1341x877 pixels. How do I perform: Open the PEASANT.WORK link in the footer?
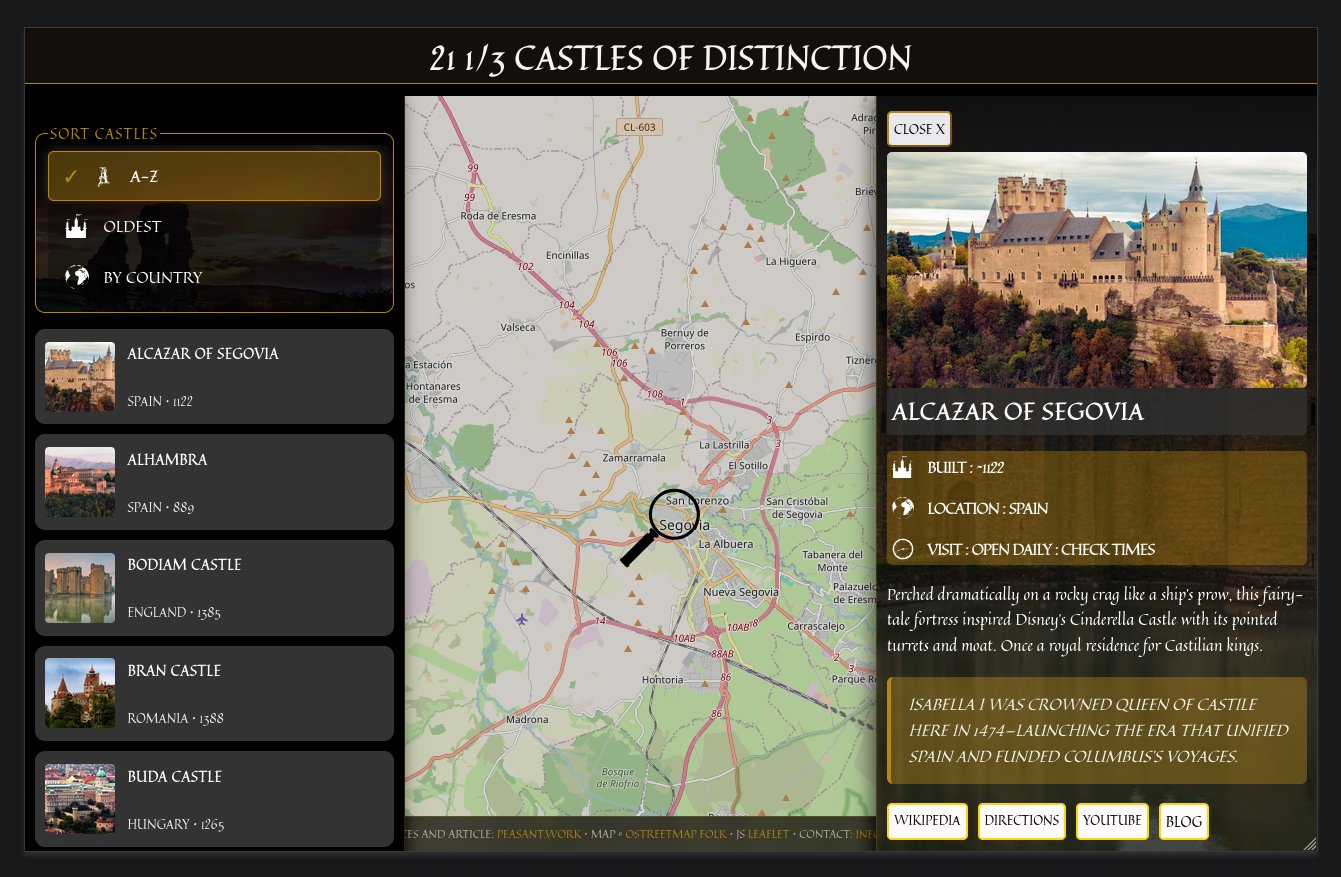tap(541, 834)
